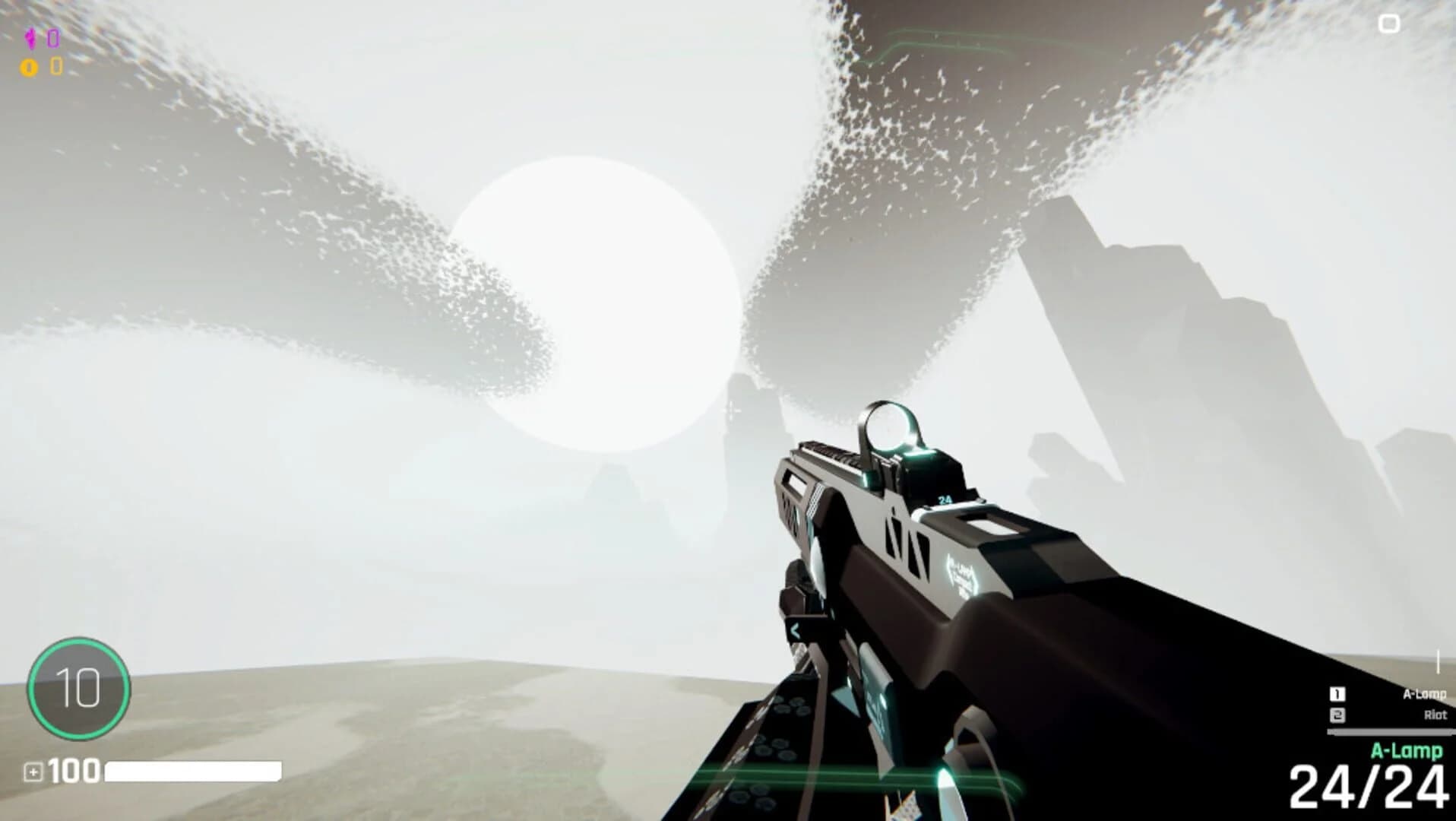Viewport: 1456px width, 821px height.
Task: Toggle weapon slot 2 for Riot
Action: [1337, 715]
